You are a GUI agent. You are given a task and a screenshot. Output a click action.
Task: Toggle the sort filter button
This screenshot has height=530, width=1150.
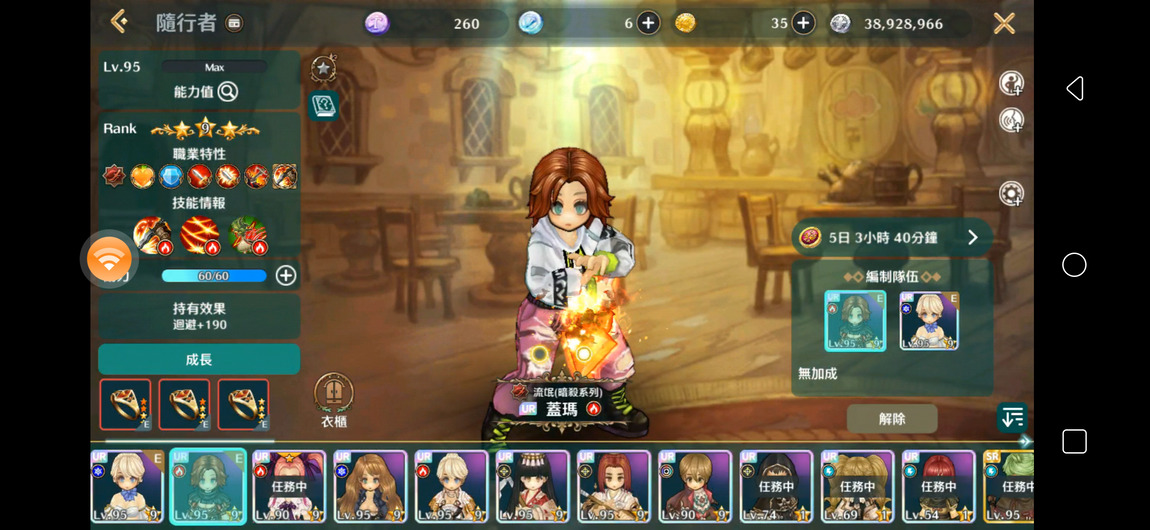1012,418
